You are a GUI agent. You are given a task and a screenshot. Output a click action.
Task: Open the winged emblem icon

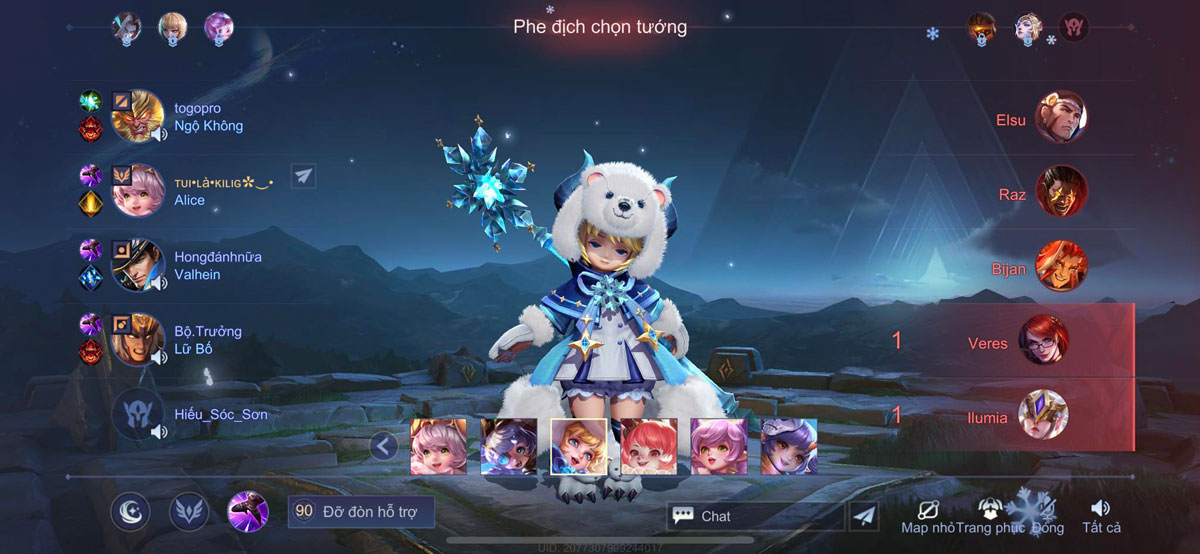188,512
